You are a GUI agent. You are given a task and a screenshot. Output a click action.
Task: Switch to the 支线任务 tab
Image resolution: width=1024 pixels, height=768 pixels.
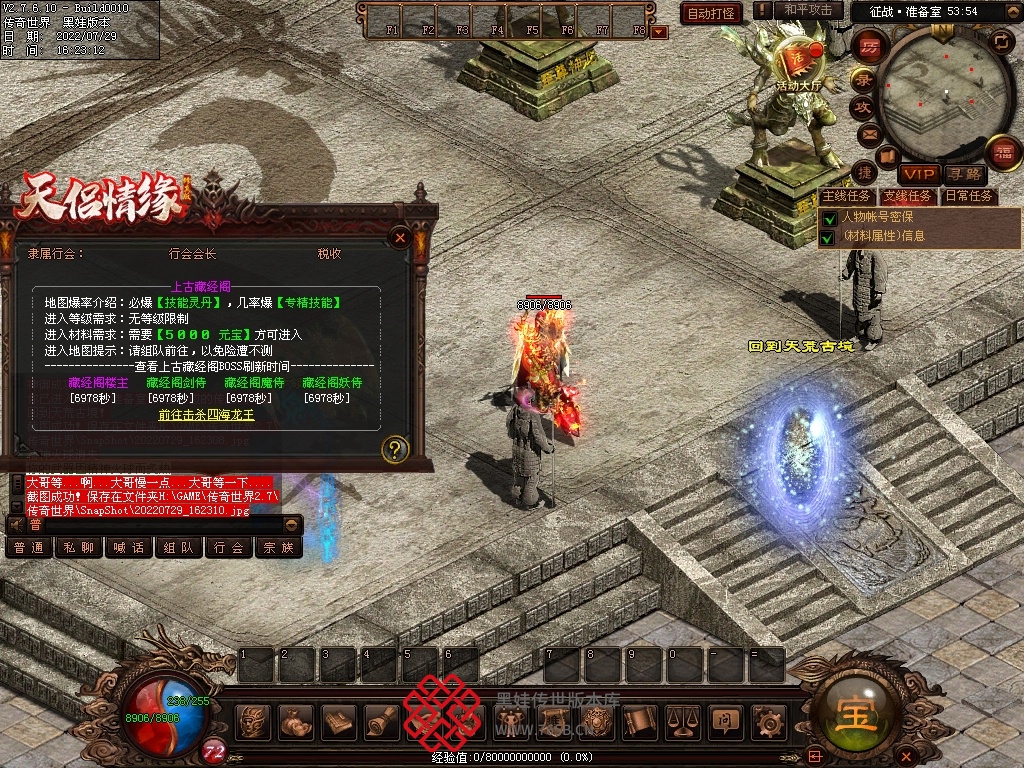tap(908, 196)
